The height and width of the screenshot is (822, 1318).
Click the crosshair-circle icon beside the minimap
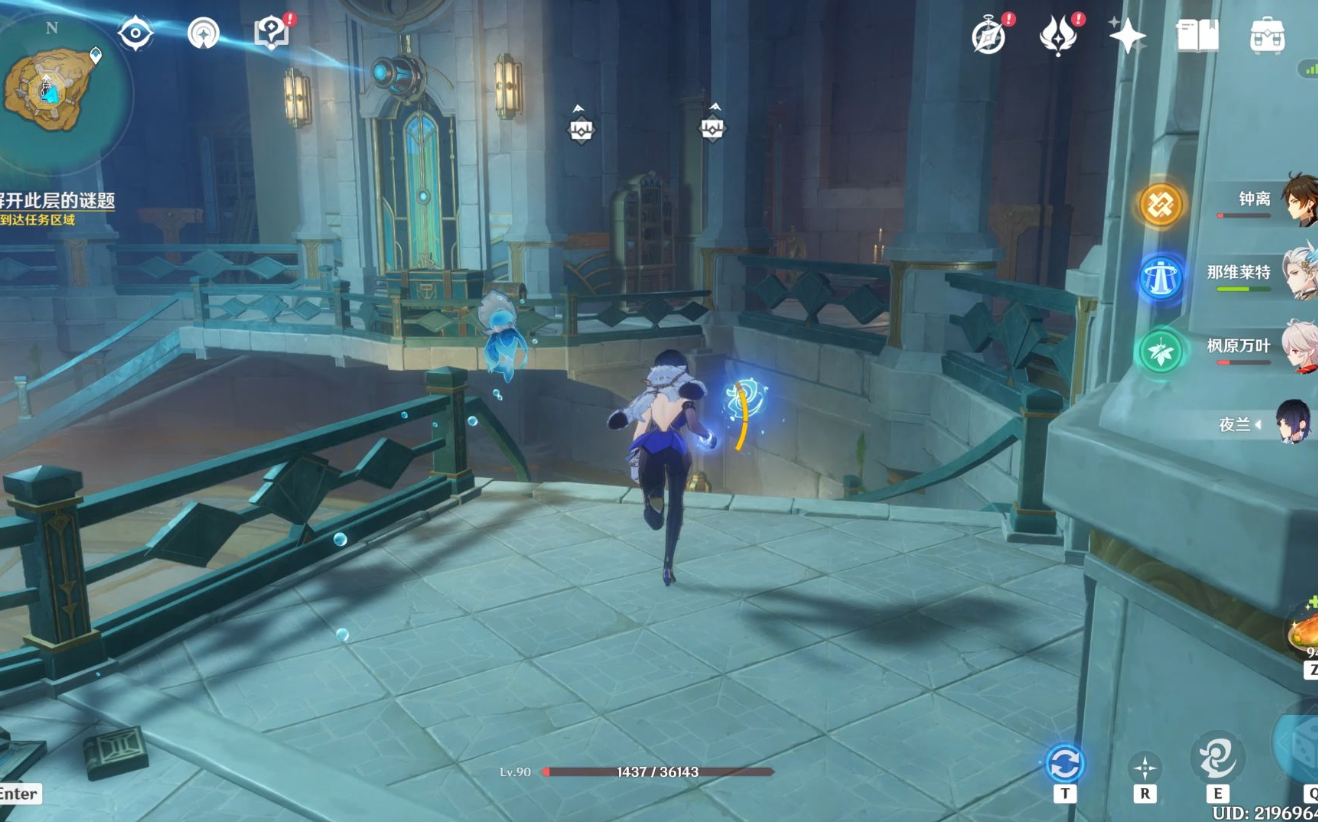135,32
